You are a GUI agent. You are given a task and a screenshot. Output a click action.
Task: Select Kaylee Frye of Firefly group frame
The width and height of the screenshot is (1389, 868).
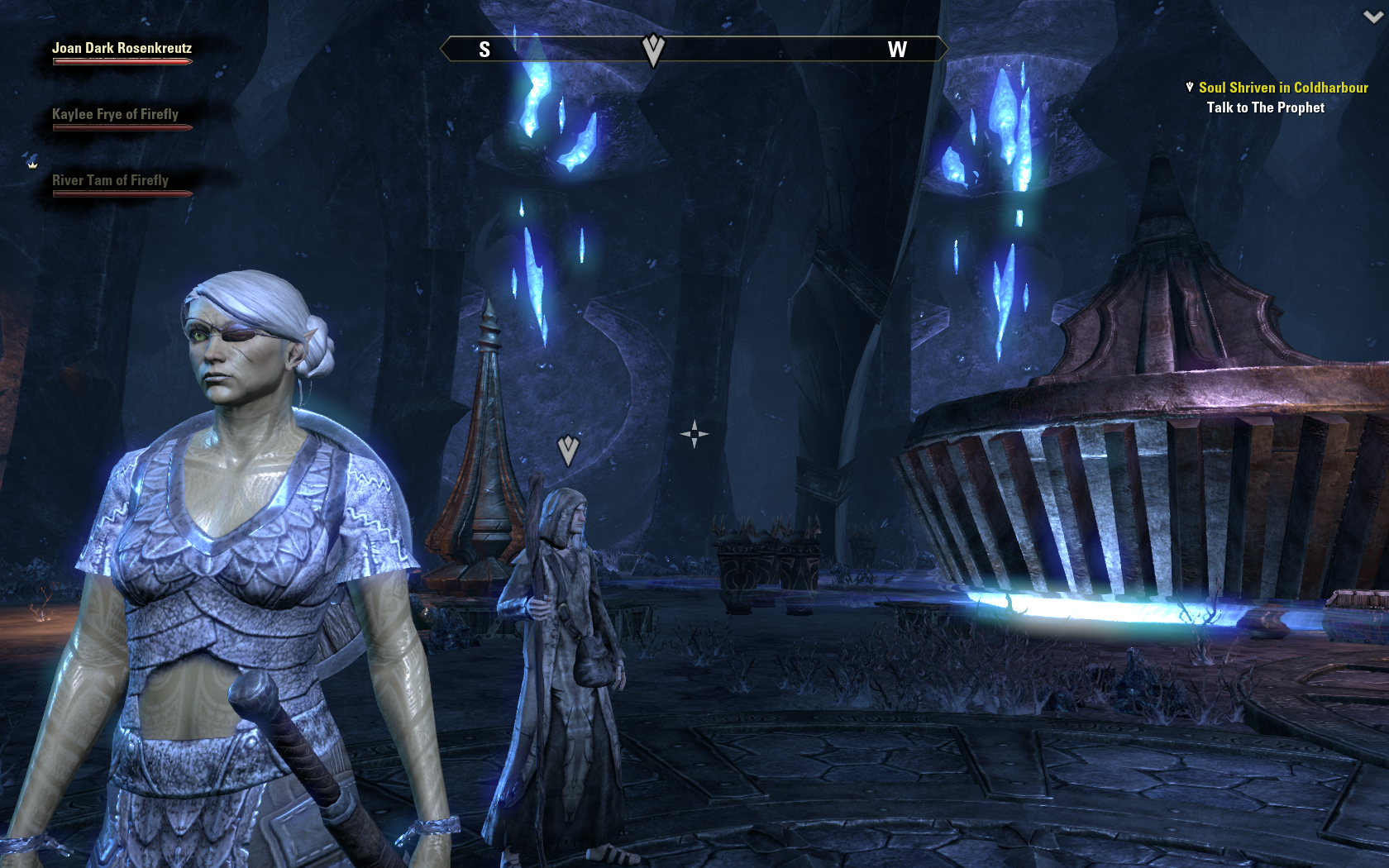pos(115,115)
